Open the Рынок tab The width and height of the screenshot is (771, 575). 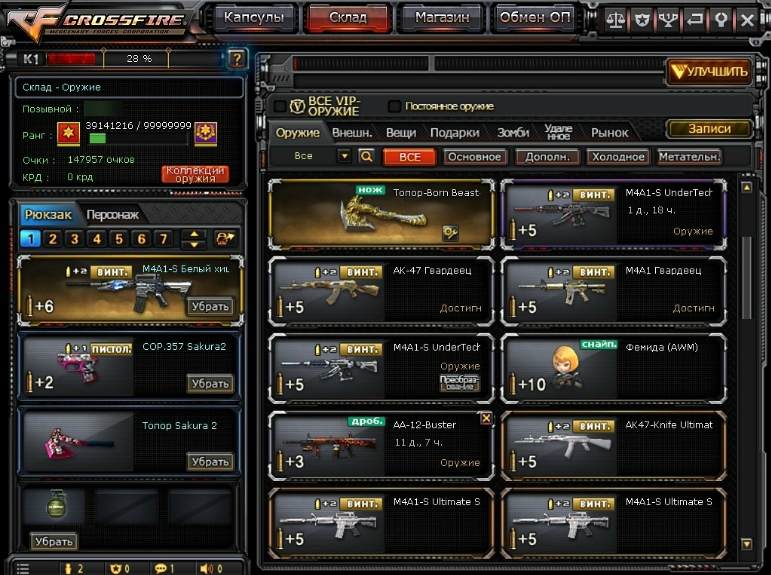tap(610, 132)
